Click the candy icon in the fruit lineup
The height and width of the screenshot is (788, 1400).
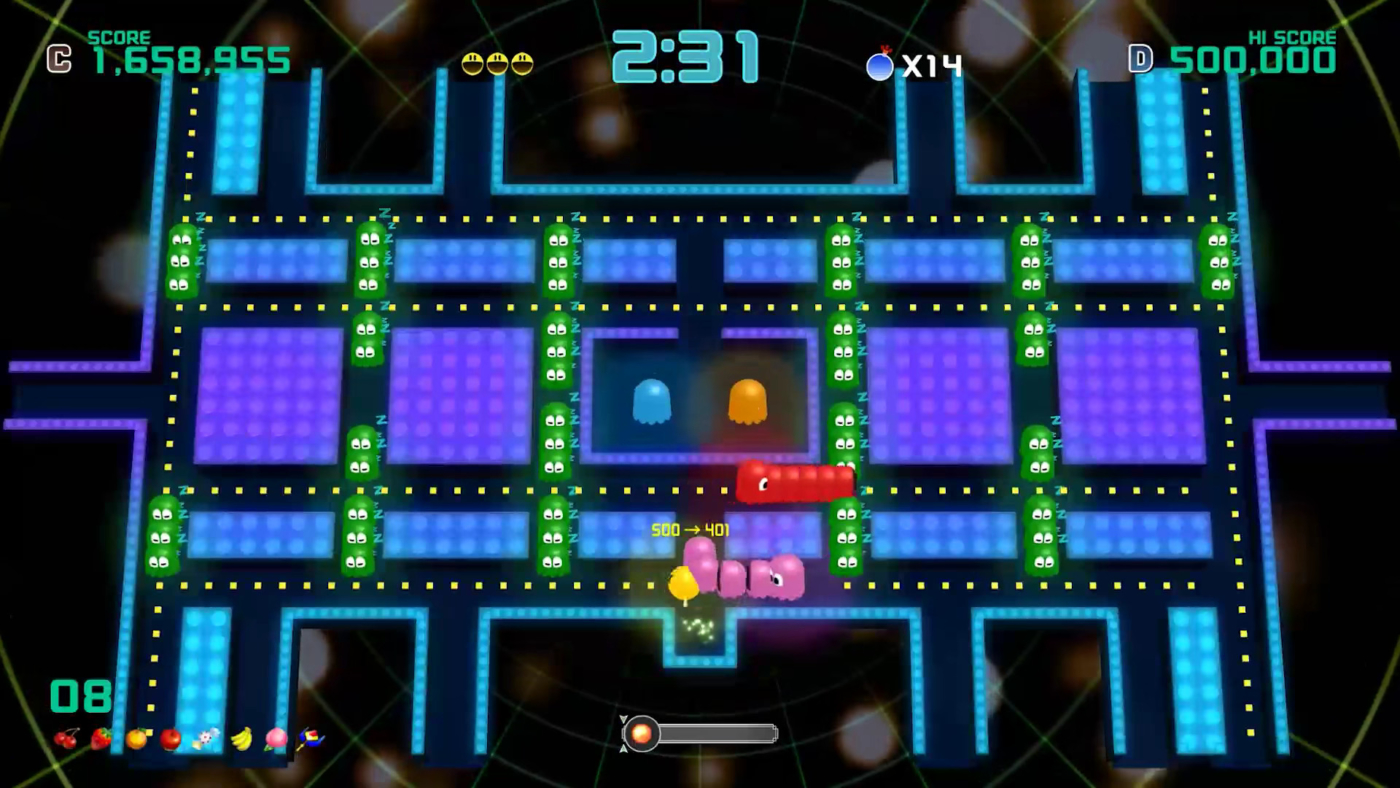[x=205, y=737]
